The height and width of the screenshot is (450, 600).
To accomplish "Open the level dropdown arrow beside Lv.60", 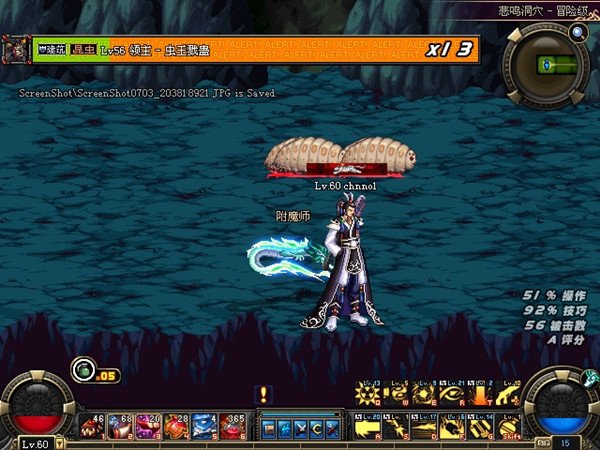I will (x=59, y=443).
